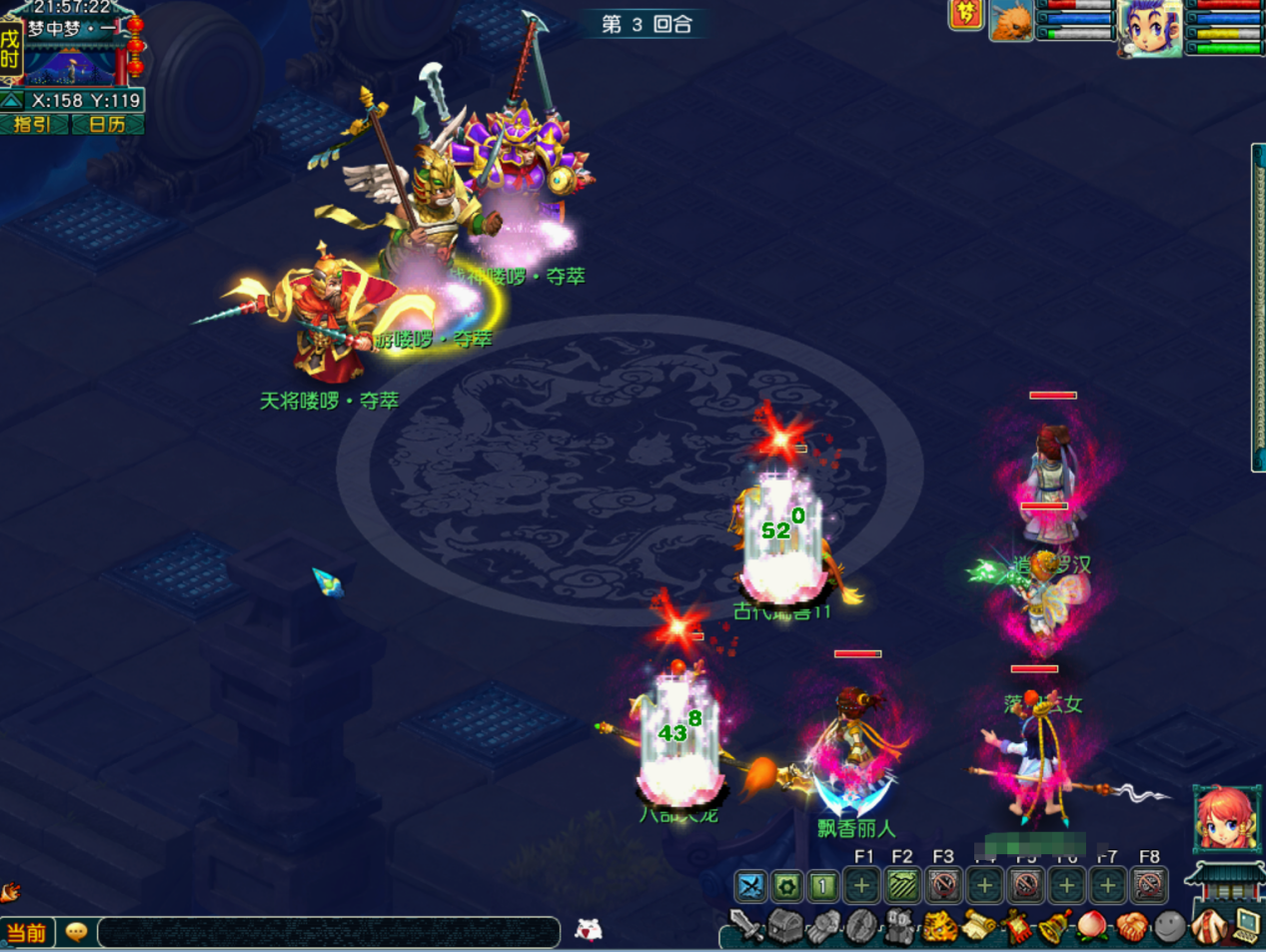
Task: Activate the F2 green striped skill
Action: (x=902, y=885)
